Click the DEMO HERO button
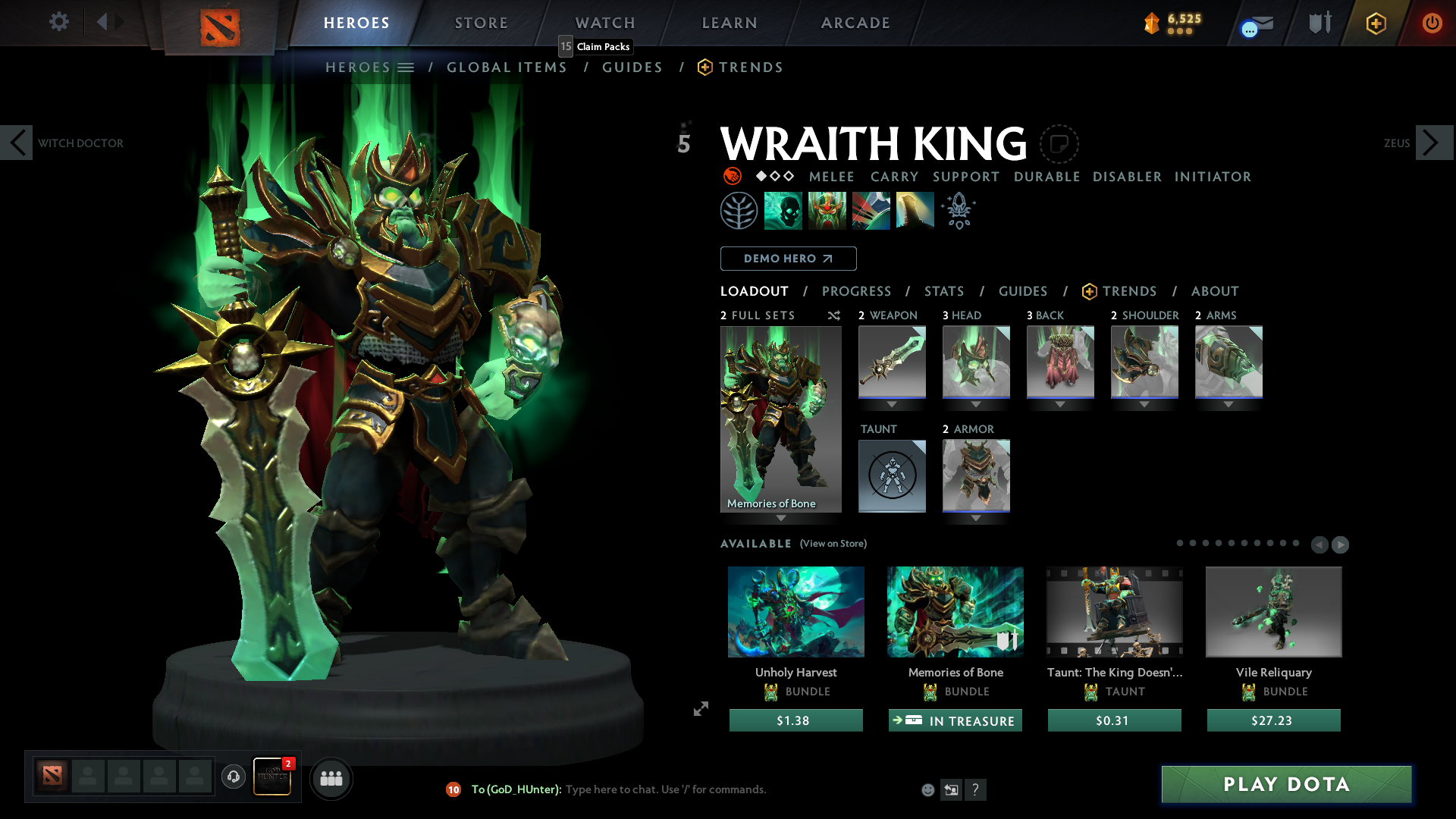1456x819 pixels. (x=788, y=259)
